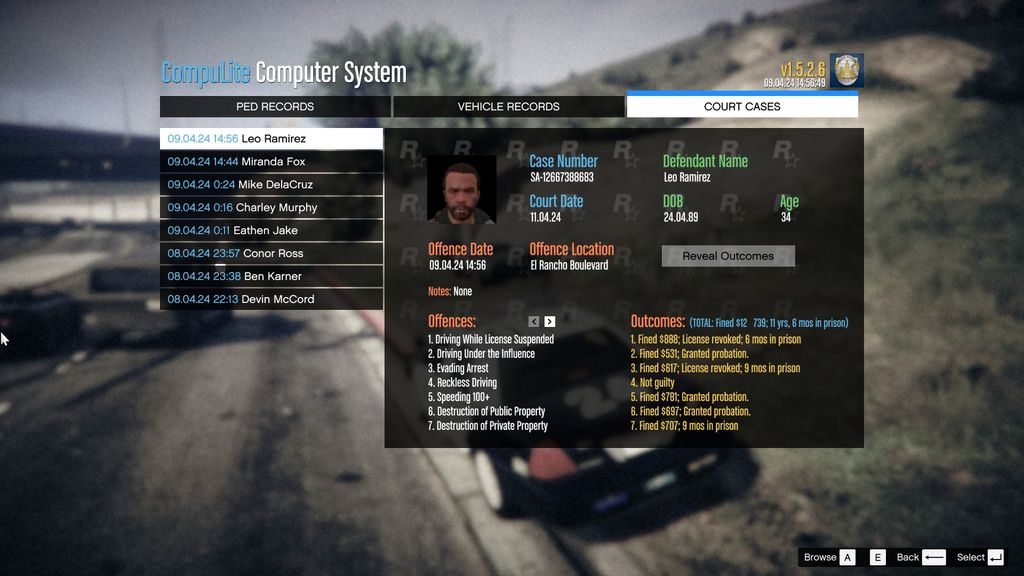Open the Conor Ross case
The image size is (1024, 576).
(x=271, y=254)
